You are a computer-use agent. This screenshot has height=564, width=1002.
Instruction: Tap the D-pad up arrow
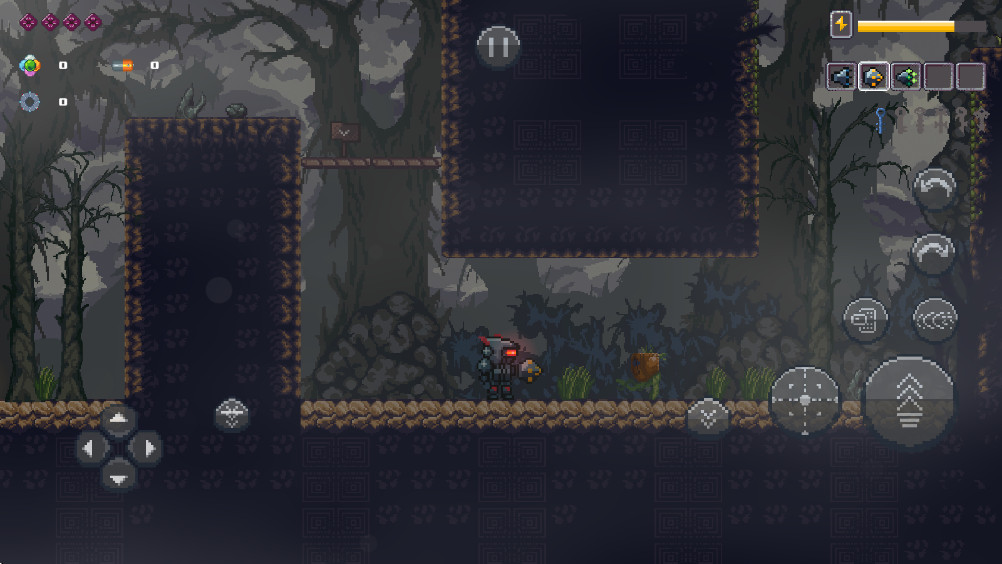118,420
